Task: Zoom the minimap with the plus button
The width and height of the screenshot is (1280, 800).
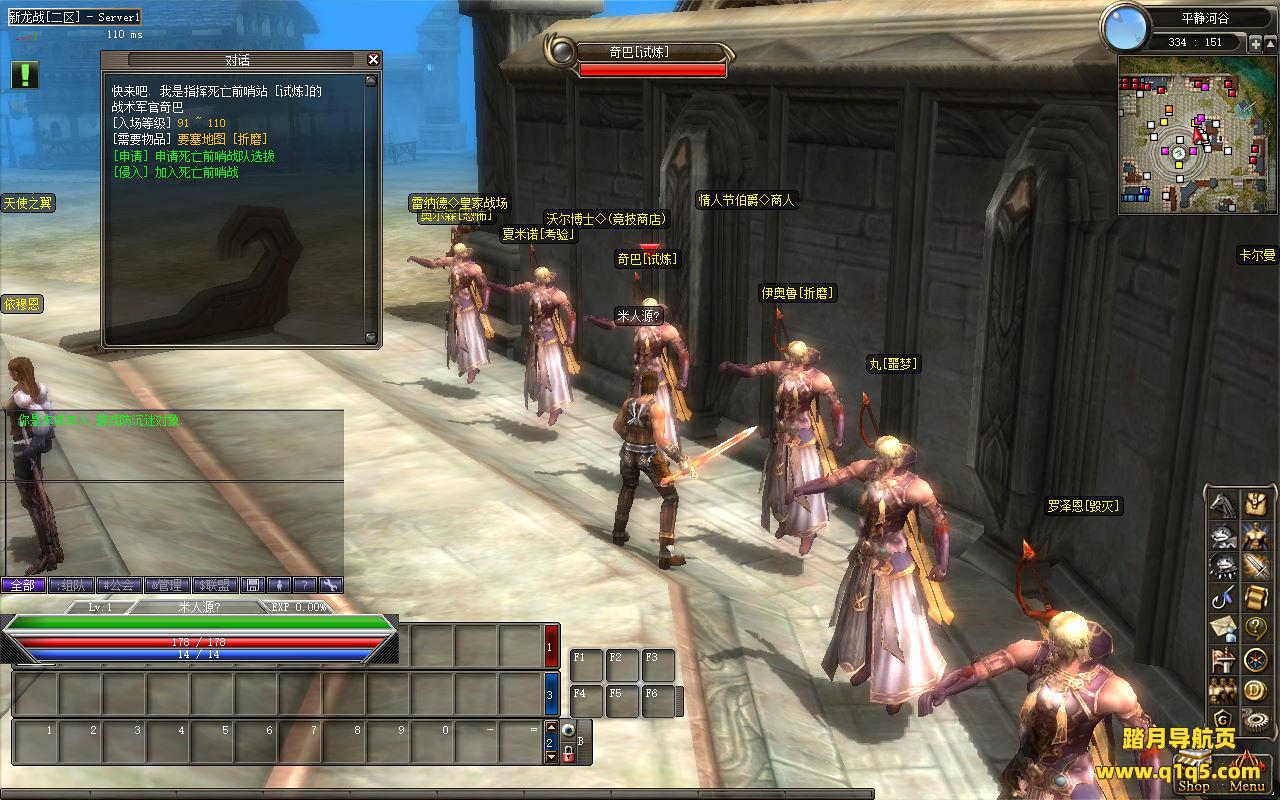Action: pyautogui.click(x=1256, y=43)
